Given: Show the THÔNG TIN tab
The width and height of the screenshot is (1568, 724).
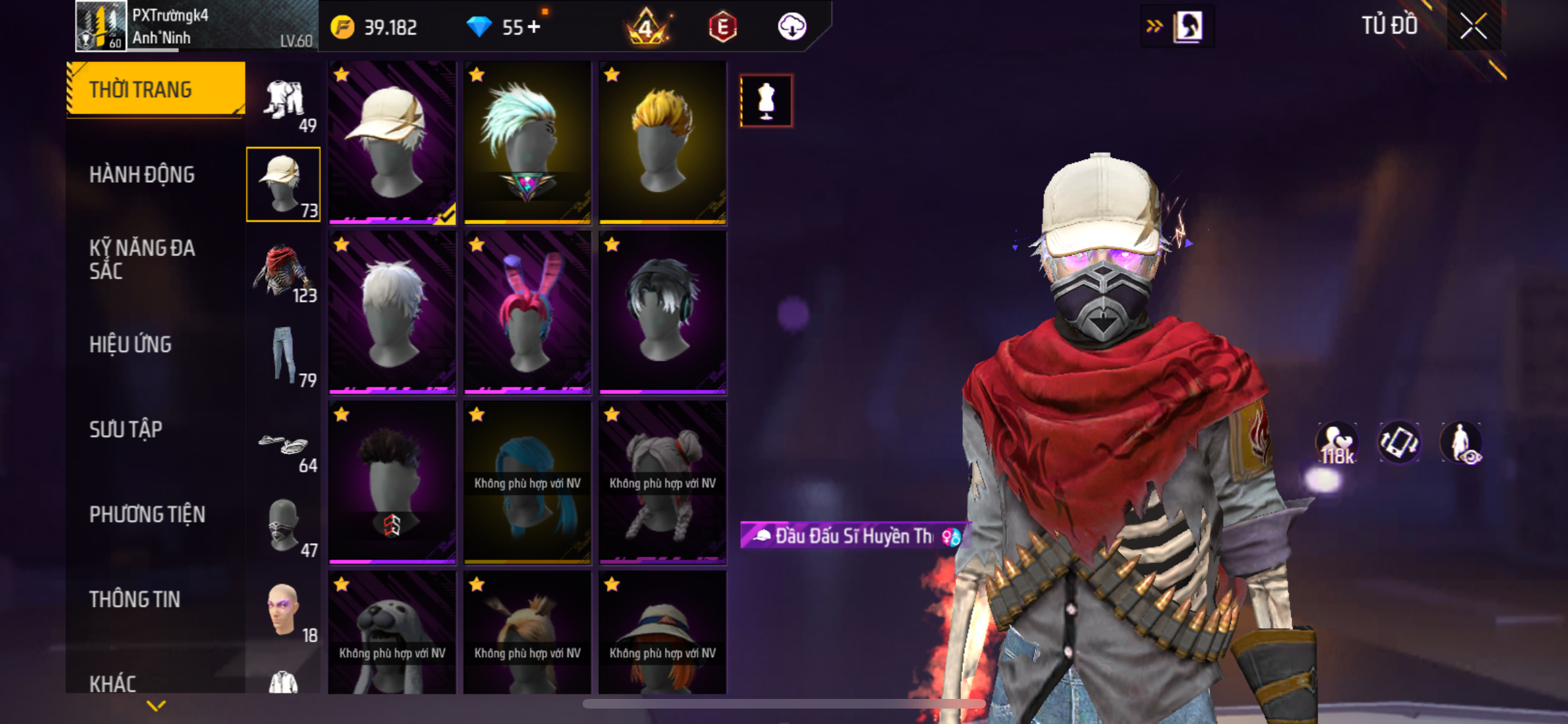Looking at the screenshot, I should 135,599.
